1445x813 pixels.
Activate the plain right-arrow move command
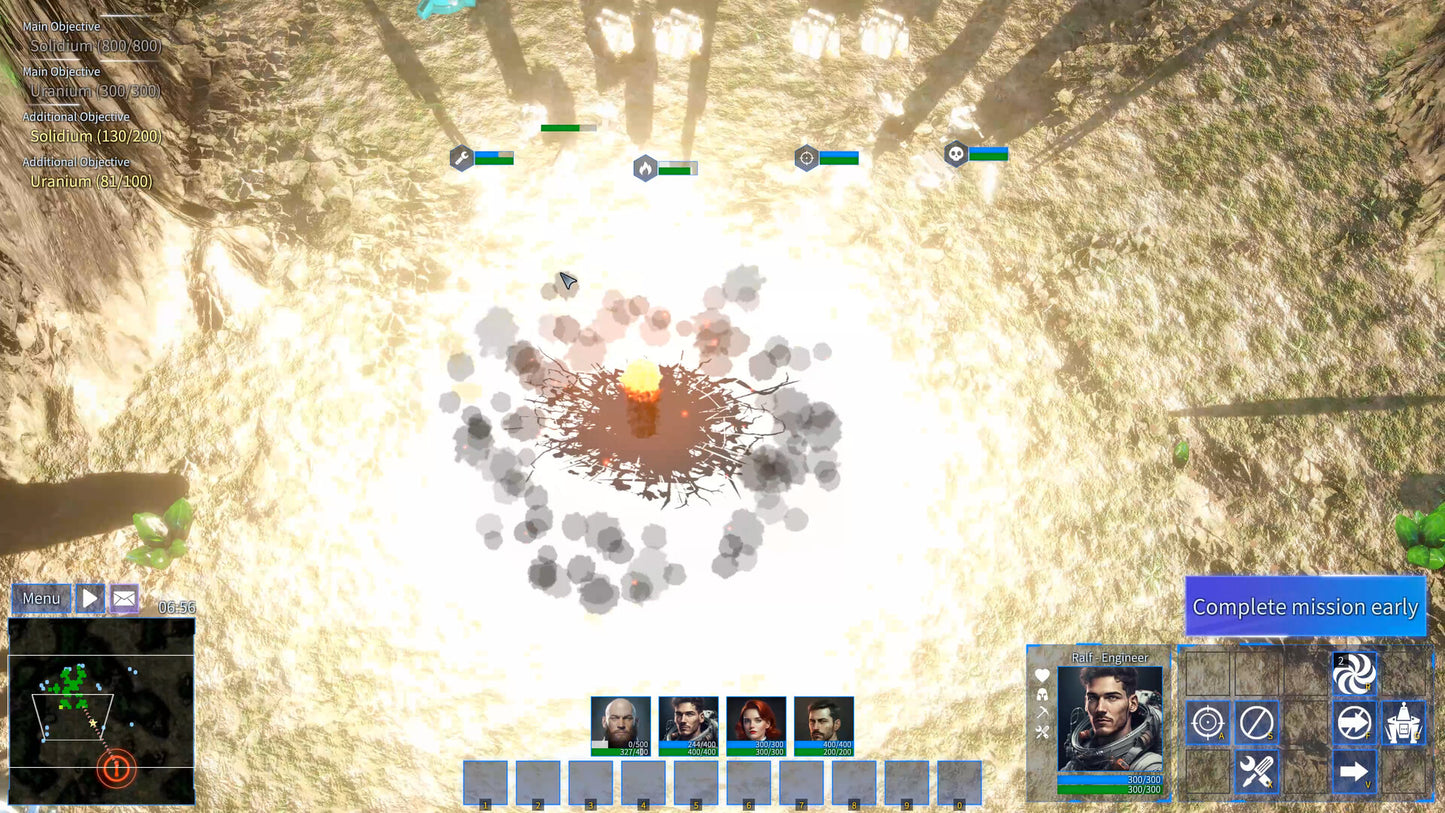click(x=1354, y=771)
